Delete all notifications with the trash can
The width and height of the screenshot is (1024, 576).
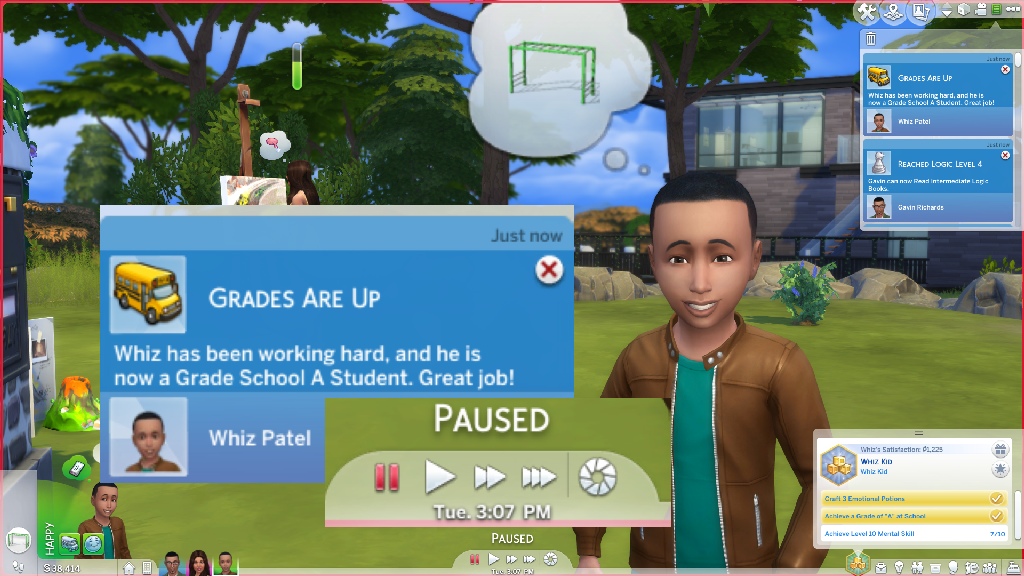(871, 39)
